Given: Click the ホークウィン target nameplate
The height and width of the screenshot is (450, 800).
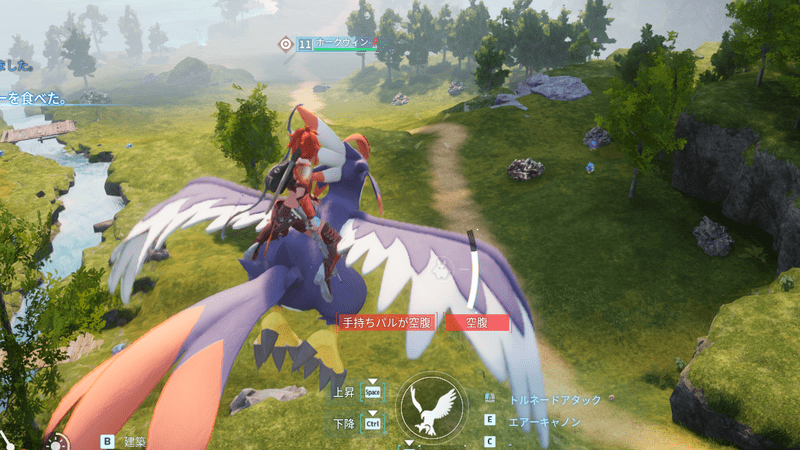Looking at the screenshot, I should (x=343, y=43).
